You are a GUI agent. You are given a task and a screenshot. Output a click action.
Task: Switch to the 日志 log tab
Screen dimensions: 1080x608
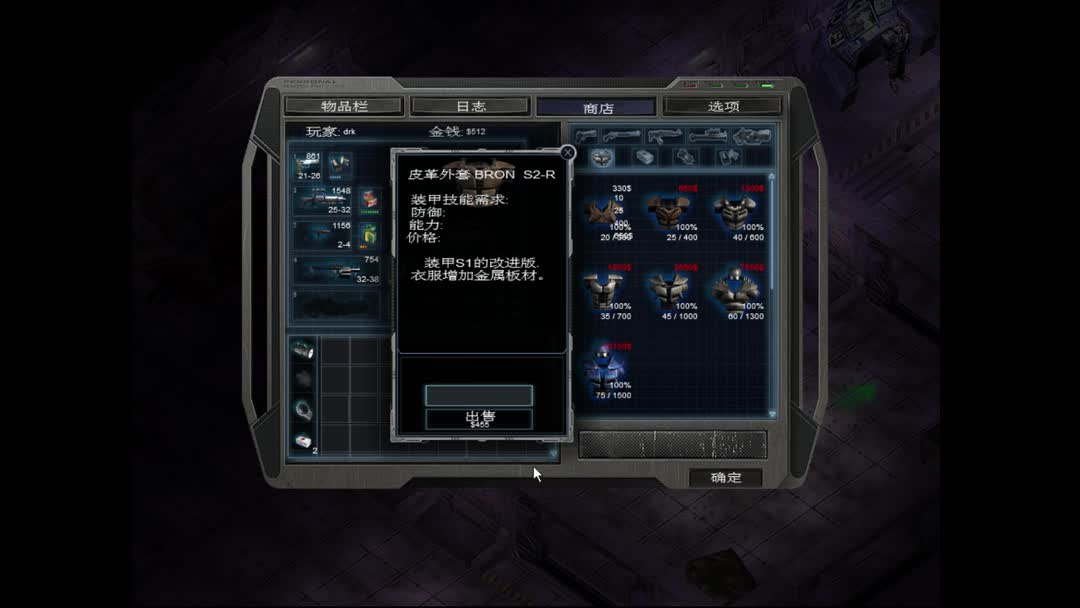point(471,106)
